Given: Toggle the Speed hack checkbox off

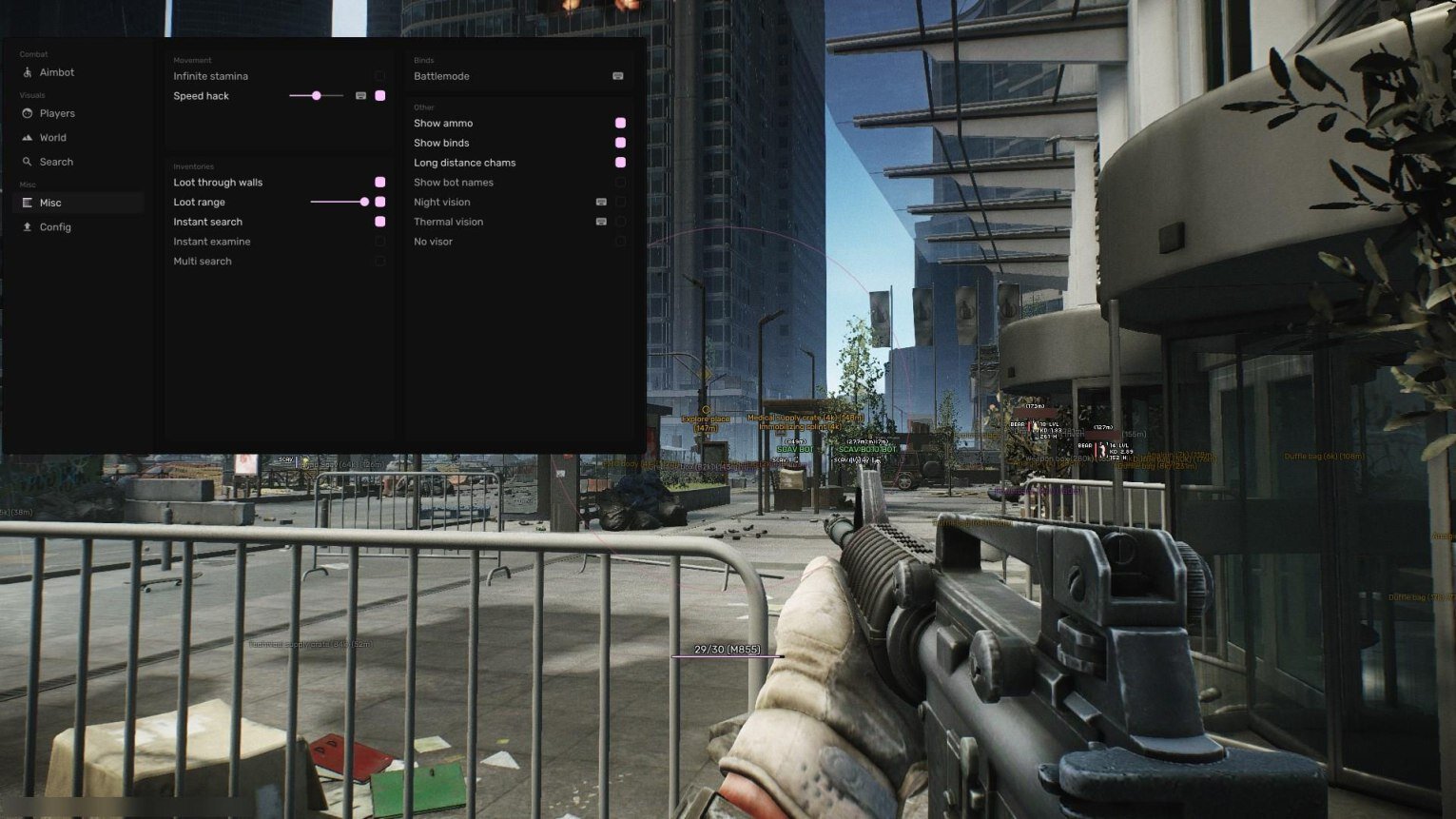Looking at the screenshot, I should click(x=379, y=96).
